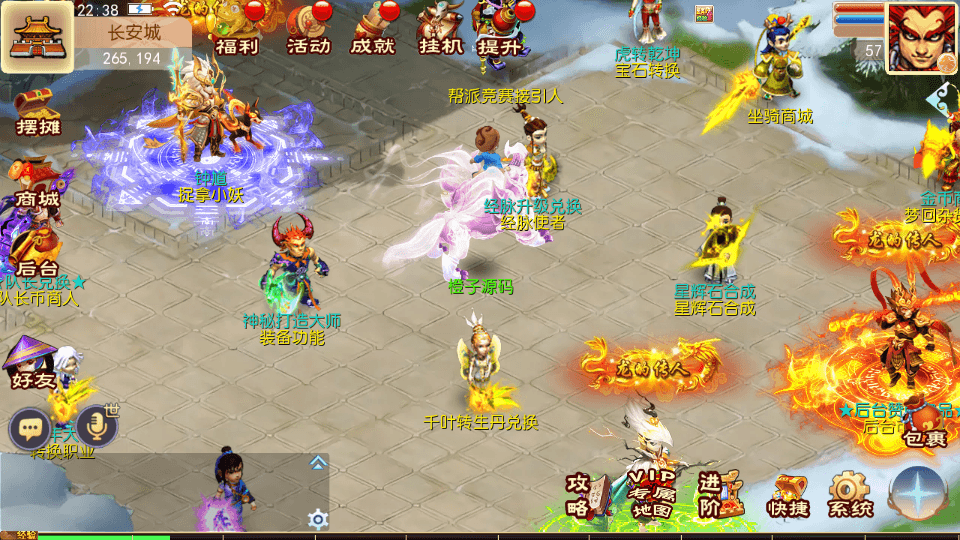
Task: Open the 活动 events menu
Action: (308, 30)
